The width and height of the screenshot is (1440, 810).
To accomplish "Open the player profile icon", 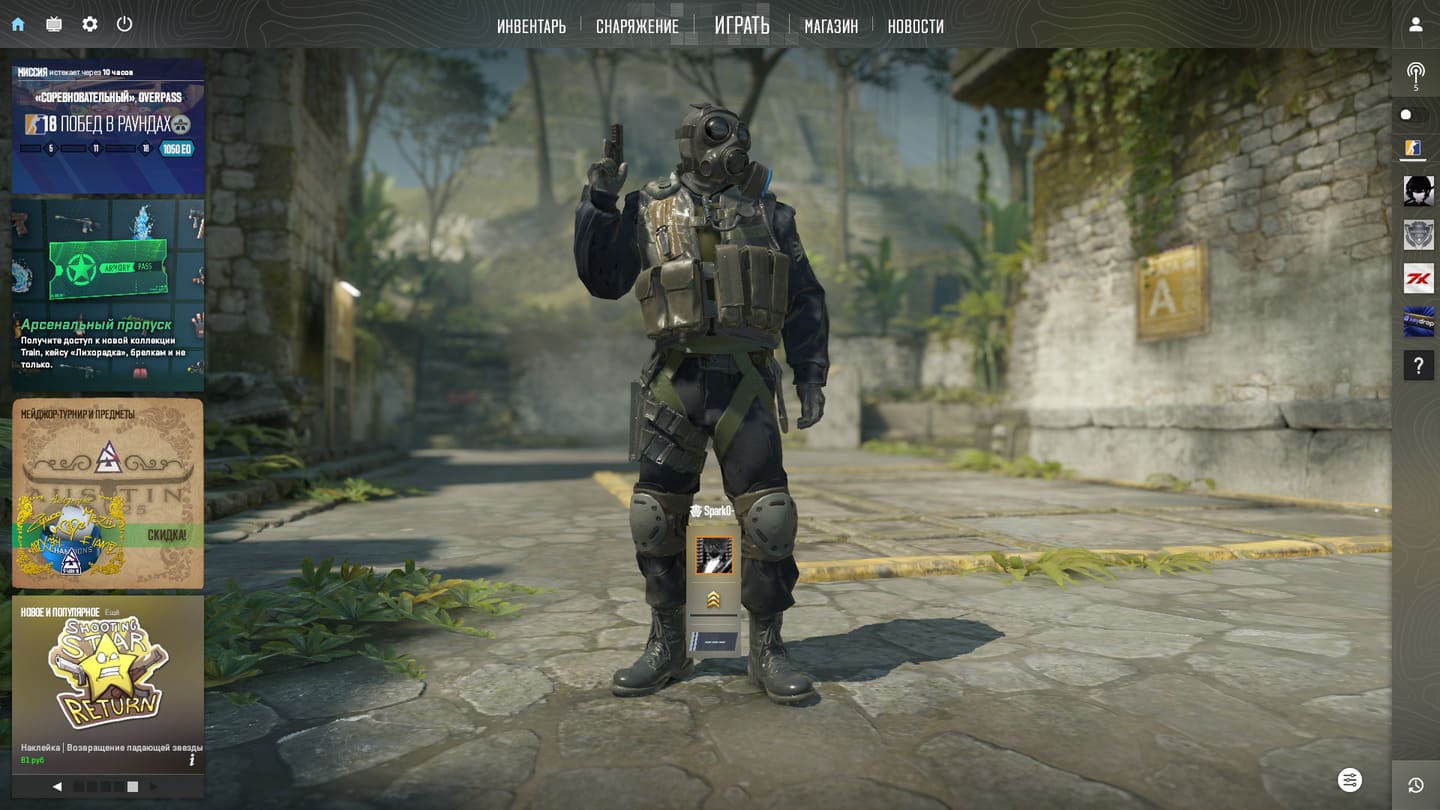I will point(1415,25).
